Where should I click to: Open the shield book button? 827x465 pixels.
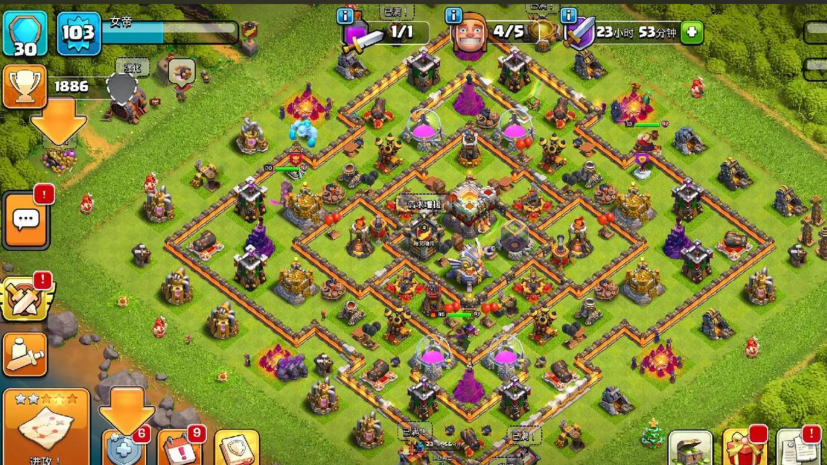coord(236,449)
